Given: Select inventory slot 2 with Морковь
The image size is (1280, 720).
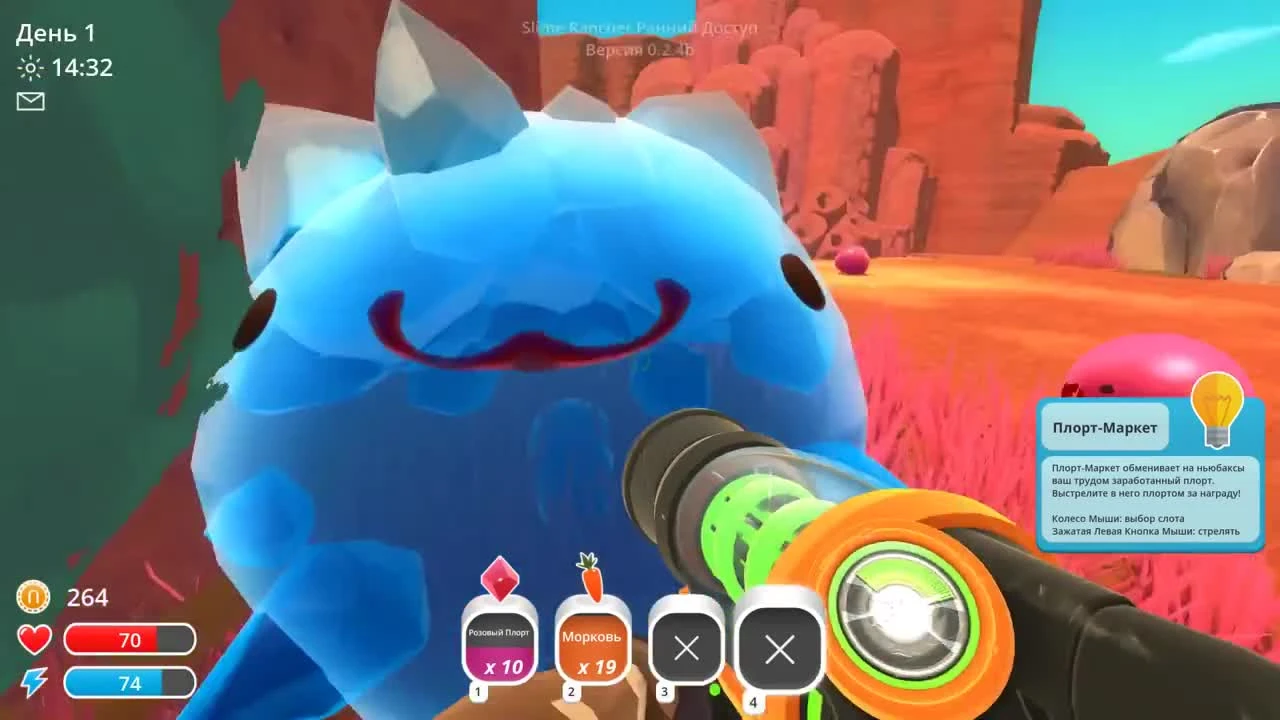Looking at the screenshot, I should coord(592,645).
